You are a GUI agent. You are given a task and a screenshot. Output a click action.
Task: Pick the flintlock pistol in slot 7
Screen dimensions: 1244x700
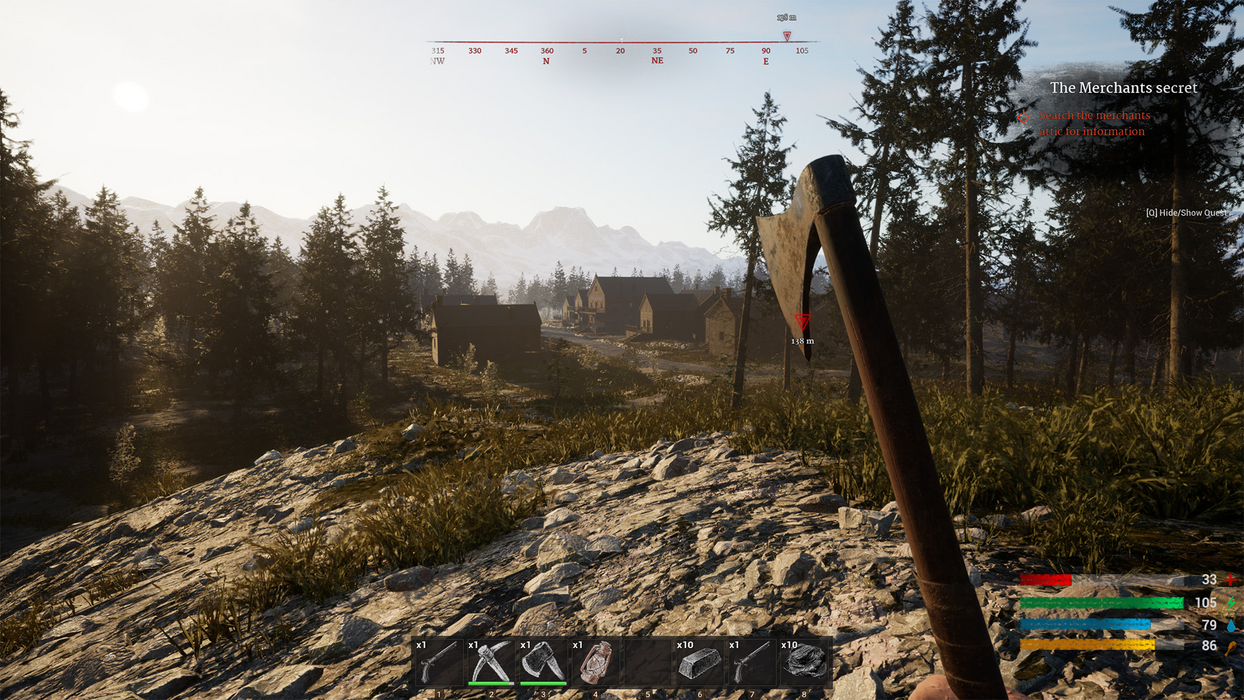click(x=751, y=662)
